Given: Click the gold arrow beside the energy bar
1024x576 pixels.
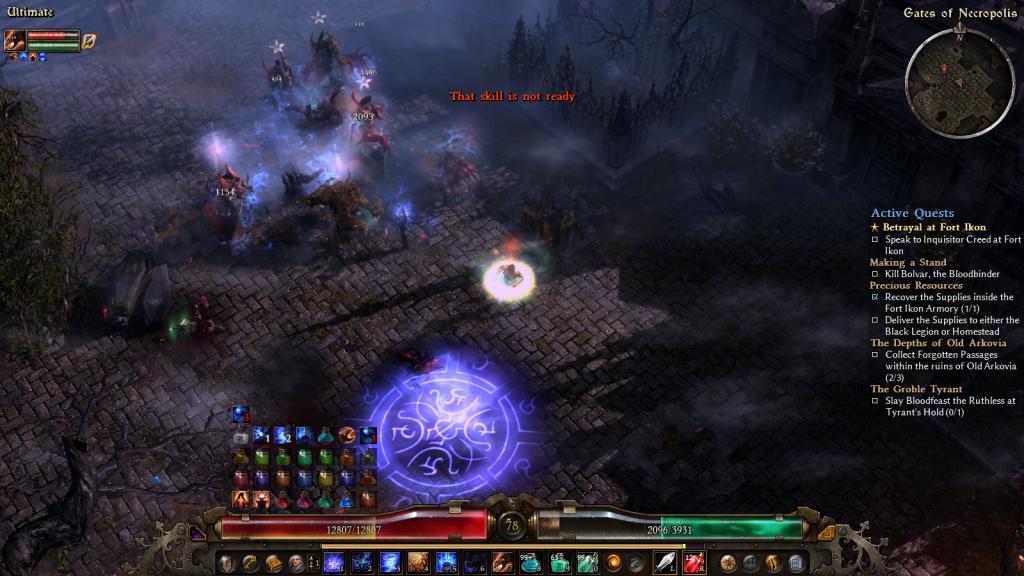Looking at the screenshot, I should coord(826,532).
